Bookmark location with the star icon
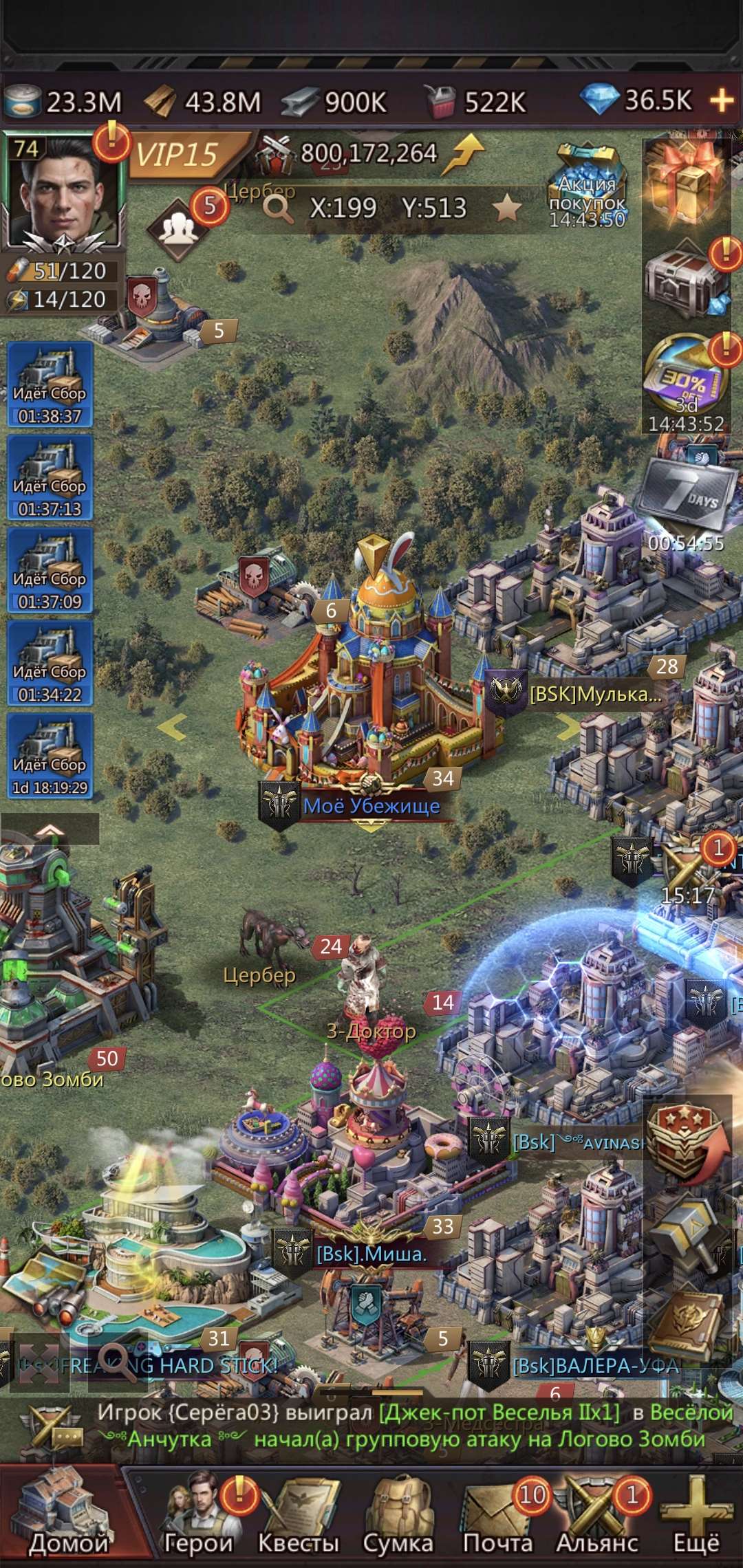 point(506,207)
